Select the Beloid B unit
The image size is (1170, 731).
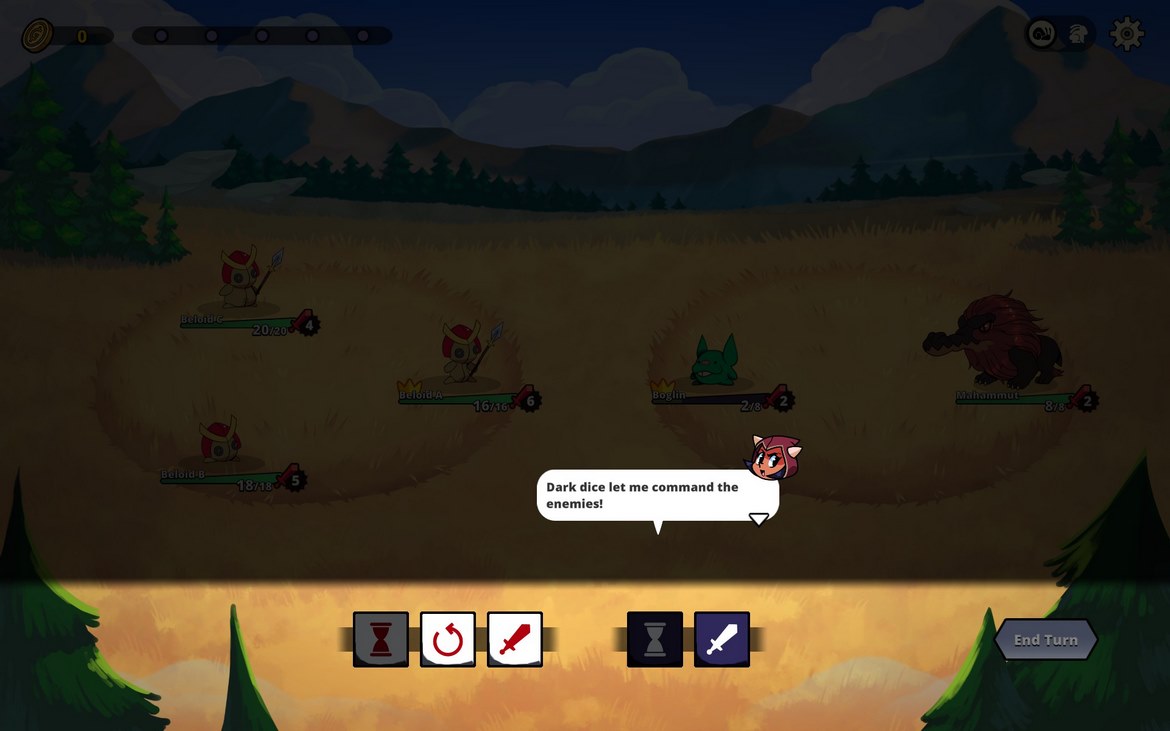click(221, 443)
